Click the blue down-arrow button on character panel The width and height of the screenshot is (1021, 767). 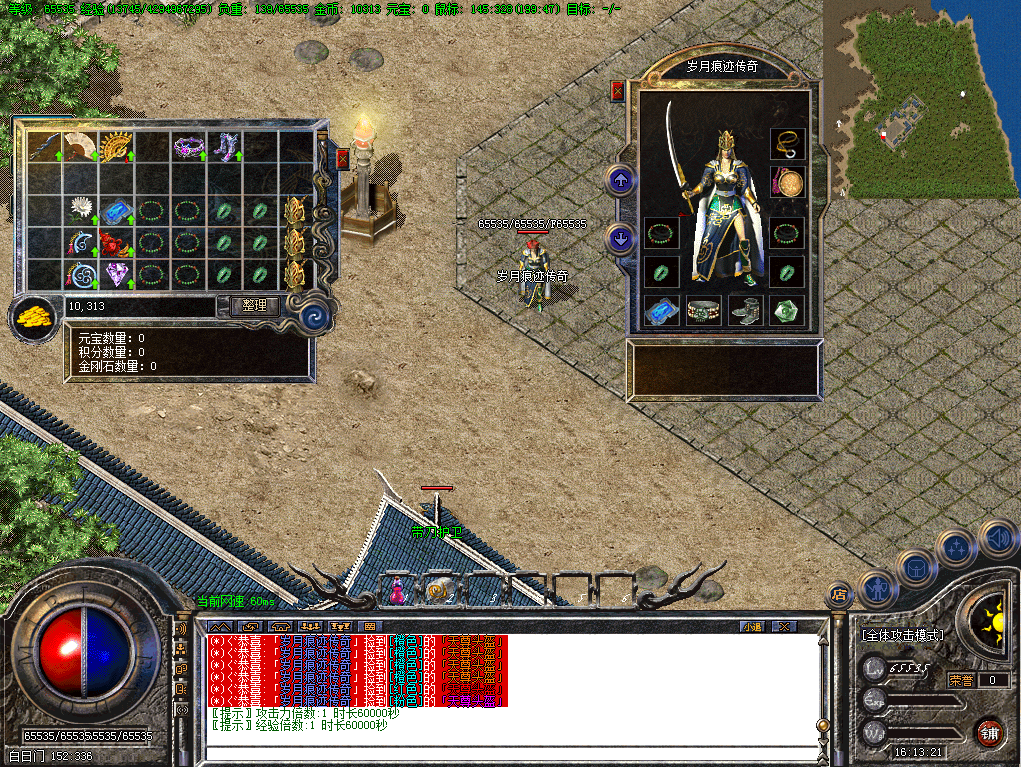click(620, 239)
